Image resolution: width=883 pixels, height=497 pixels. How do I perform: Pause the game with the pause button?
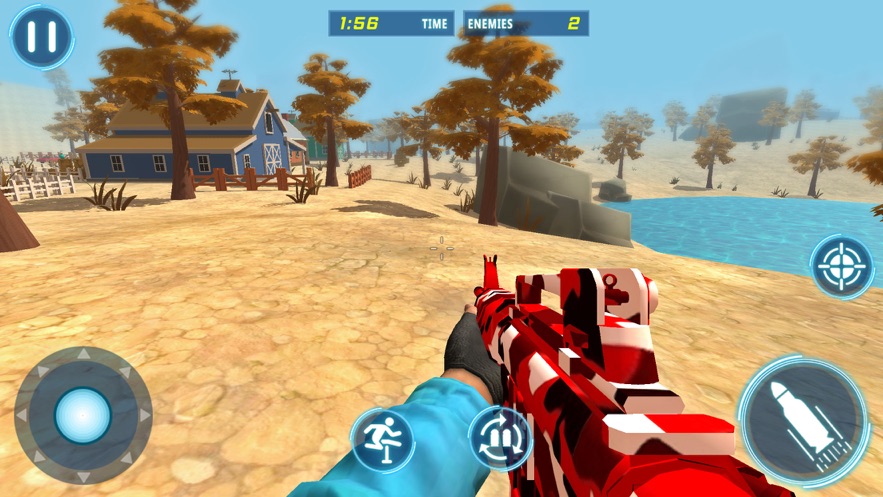click(42, 37)
